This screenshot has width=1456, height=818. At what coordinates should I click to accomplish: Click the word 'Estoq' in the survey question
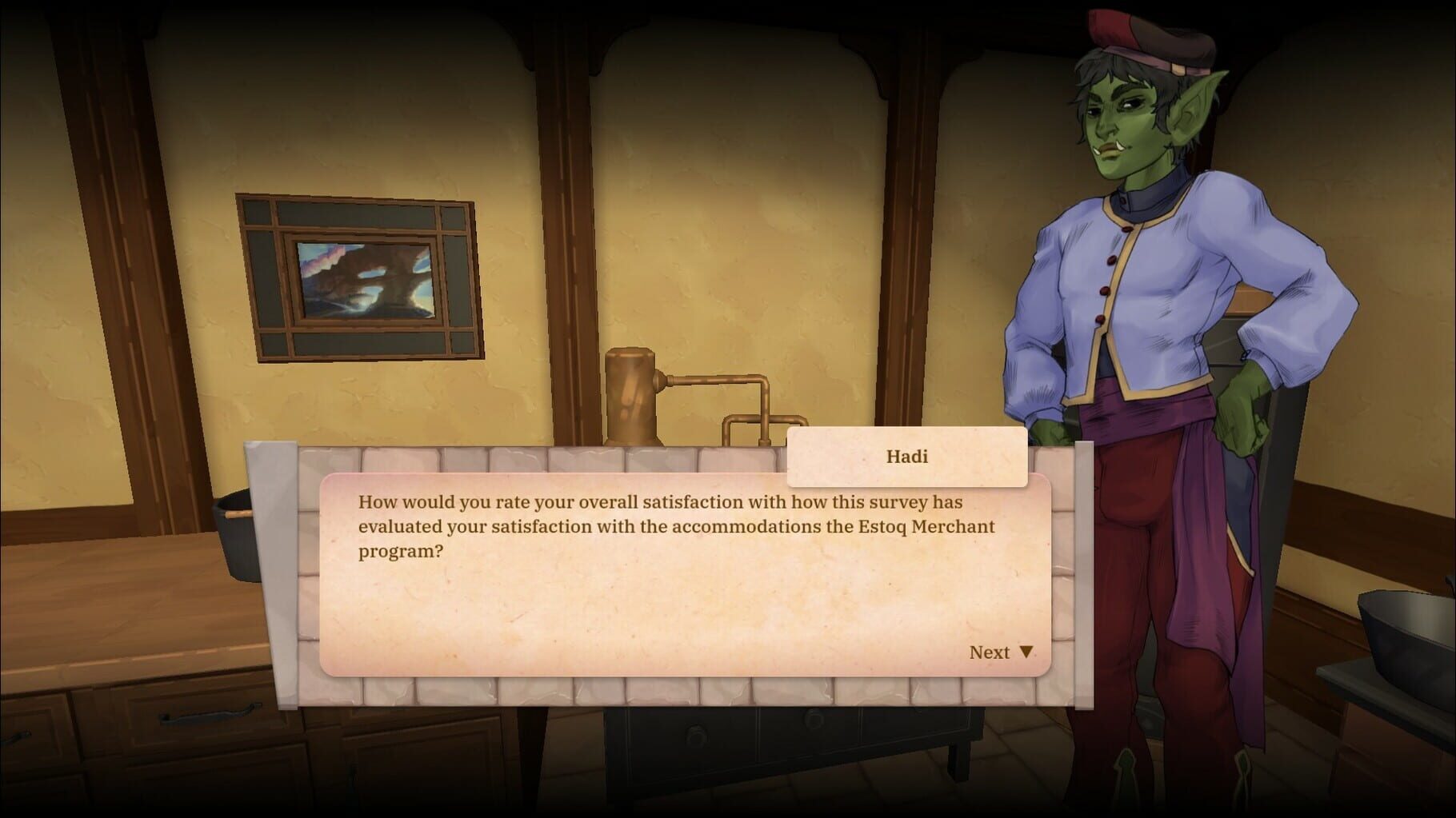(x=886, y=526)
